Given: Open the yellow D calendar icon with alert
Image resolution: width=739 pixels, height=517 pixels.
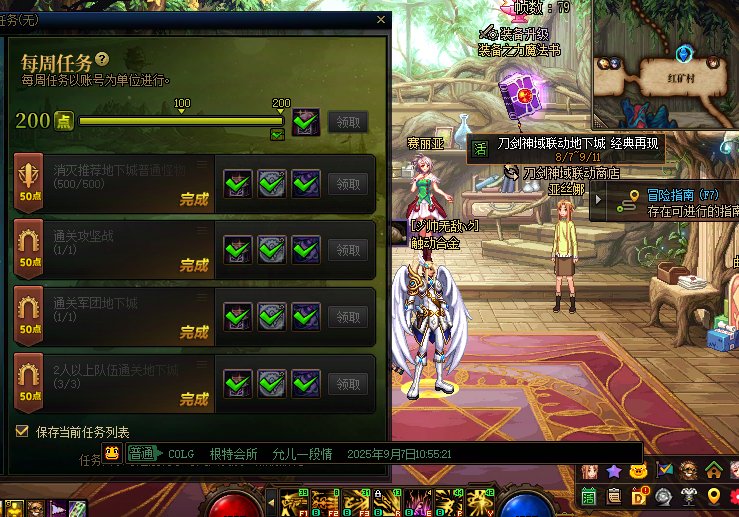Looking at the screenshot, I should [640, 495].
